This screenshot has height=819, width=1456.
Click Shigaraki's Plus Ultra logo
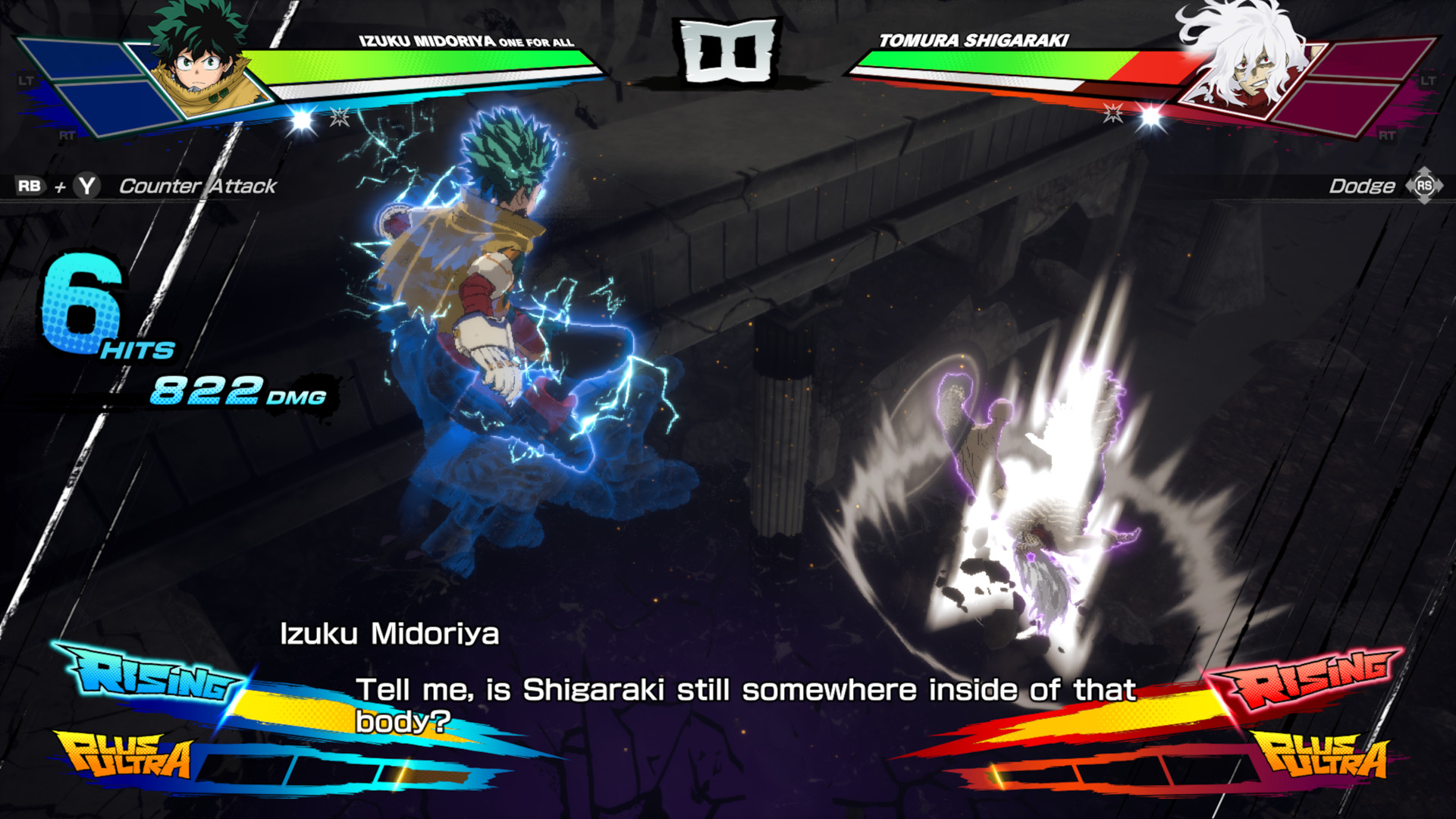(x=1324, y=755)
